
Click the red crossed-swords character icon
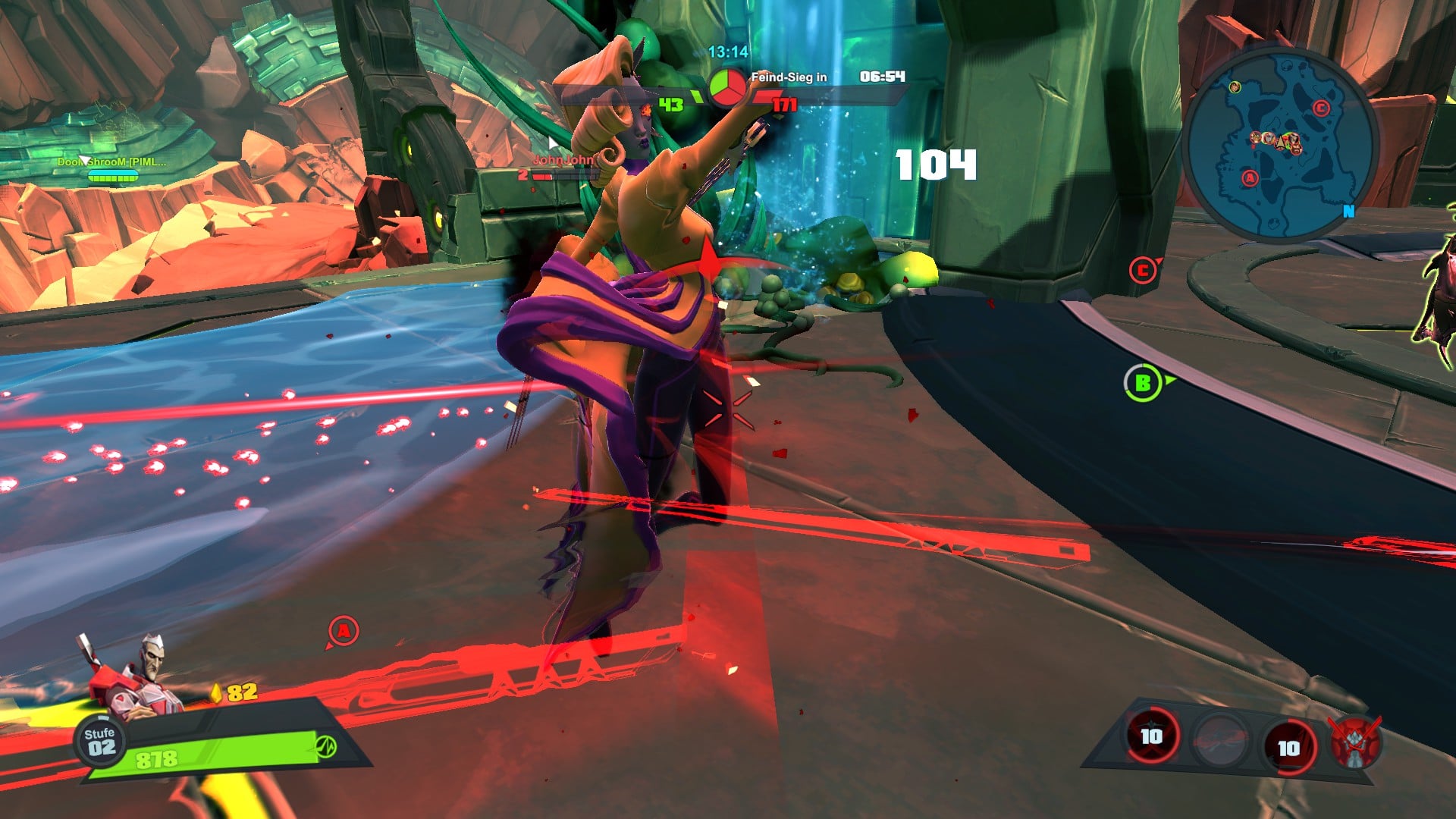point(1356,742)
